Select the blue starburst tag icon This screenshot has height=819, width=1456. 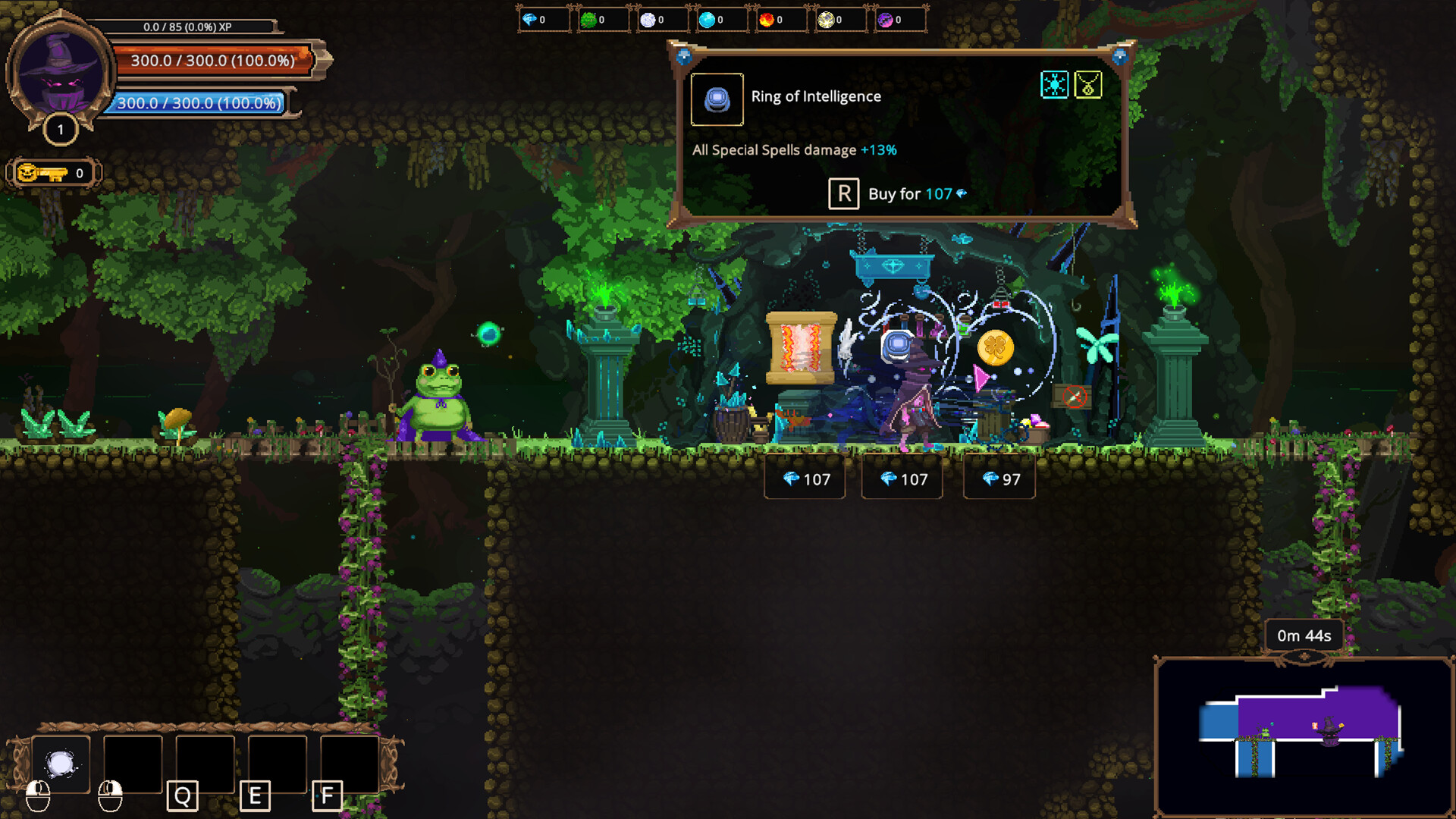click(x=1054, y=85)
